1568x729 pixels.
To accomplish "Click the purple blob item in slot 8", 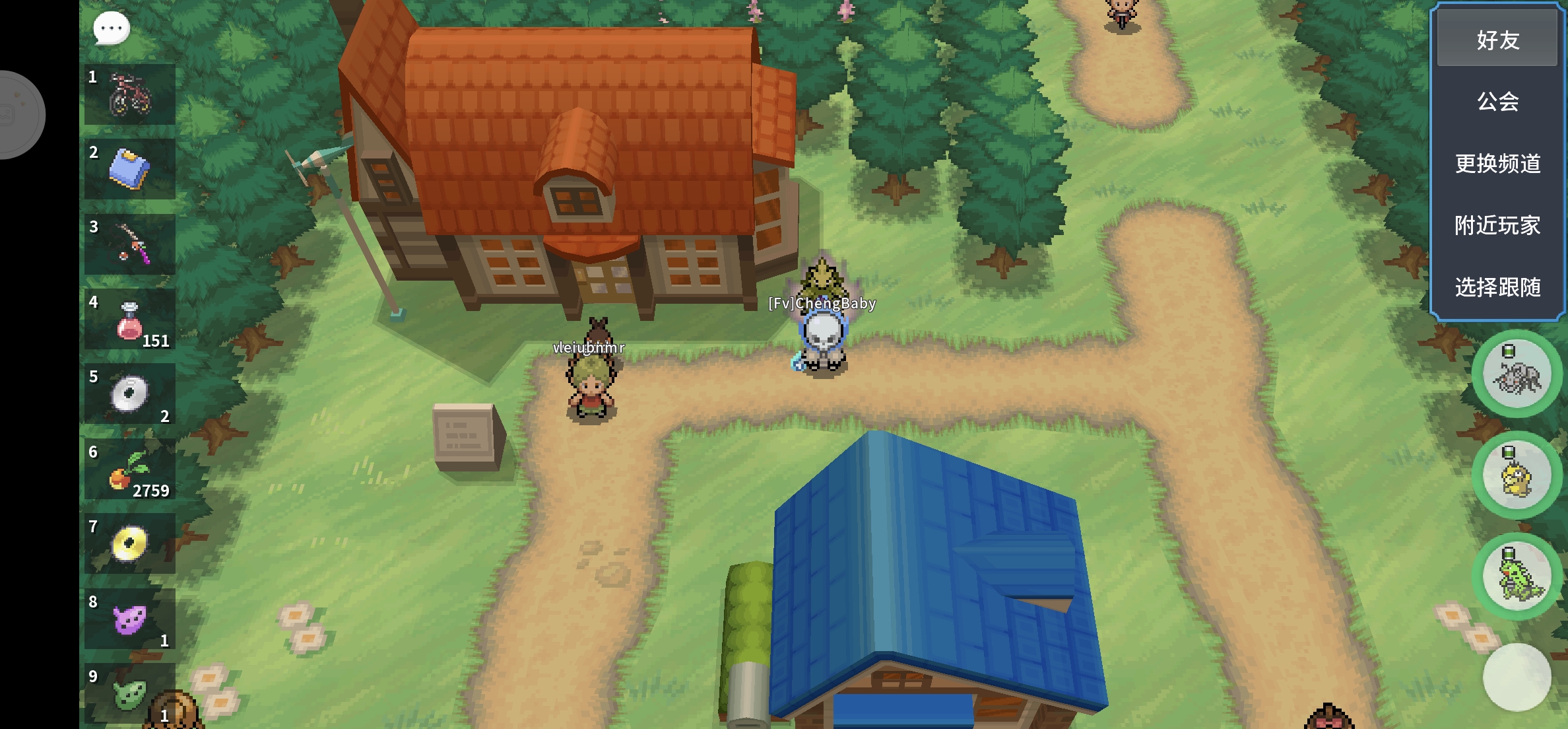I will (129, 620).
